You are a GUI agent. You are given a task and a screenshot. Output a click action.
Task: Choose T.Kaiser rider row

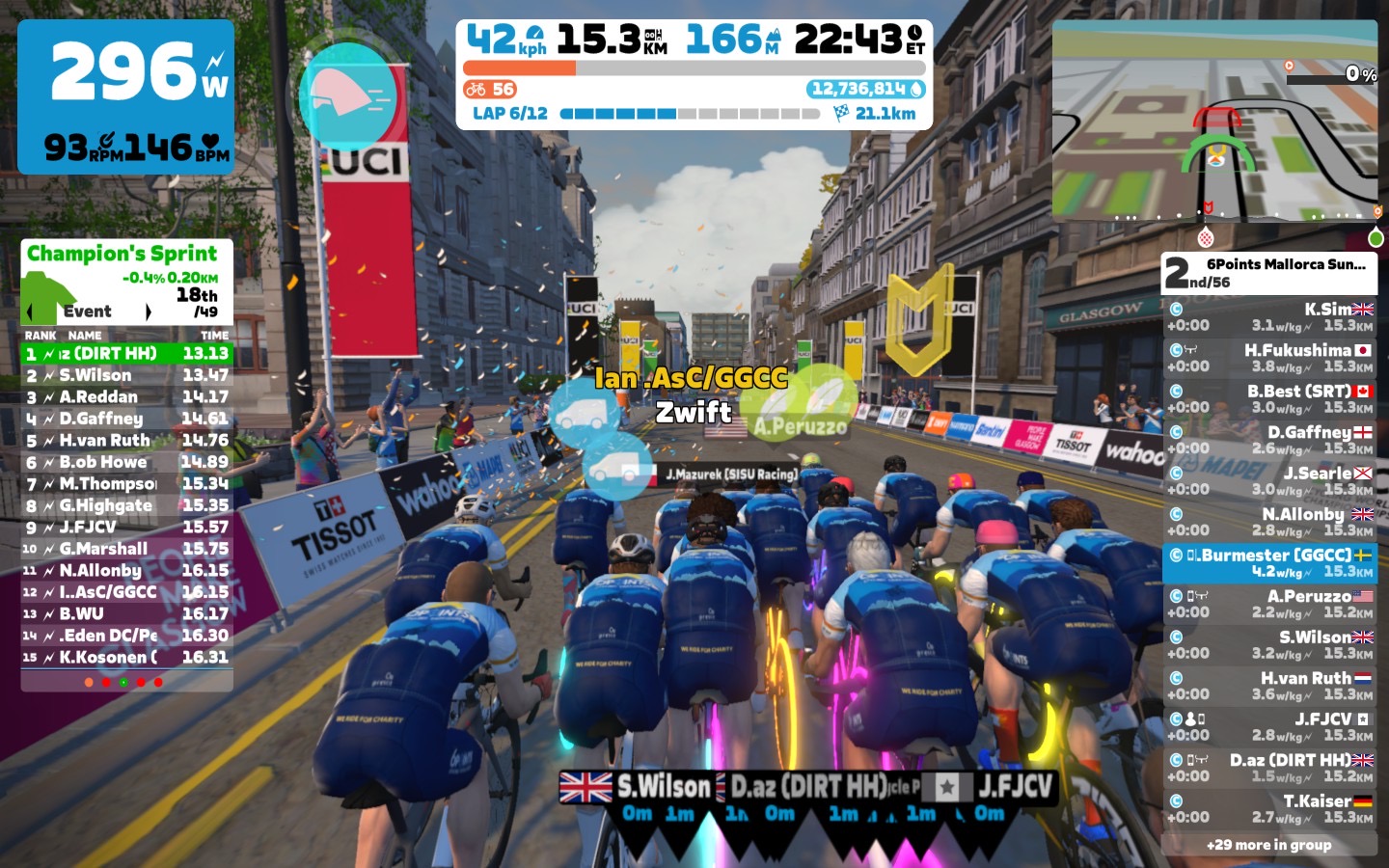1269,808
